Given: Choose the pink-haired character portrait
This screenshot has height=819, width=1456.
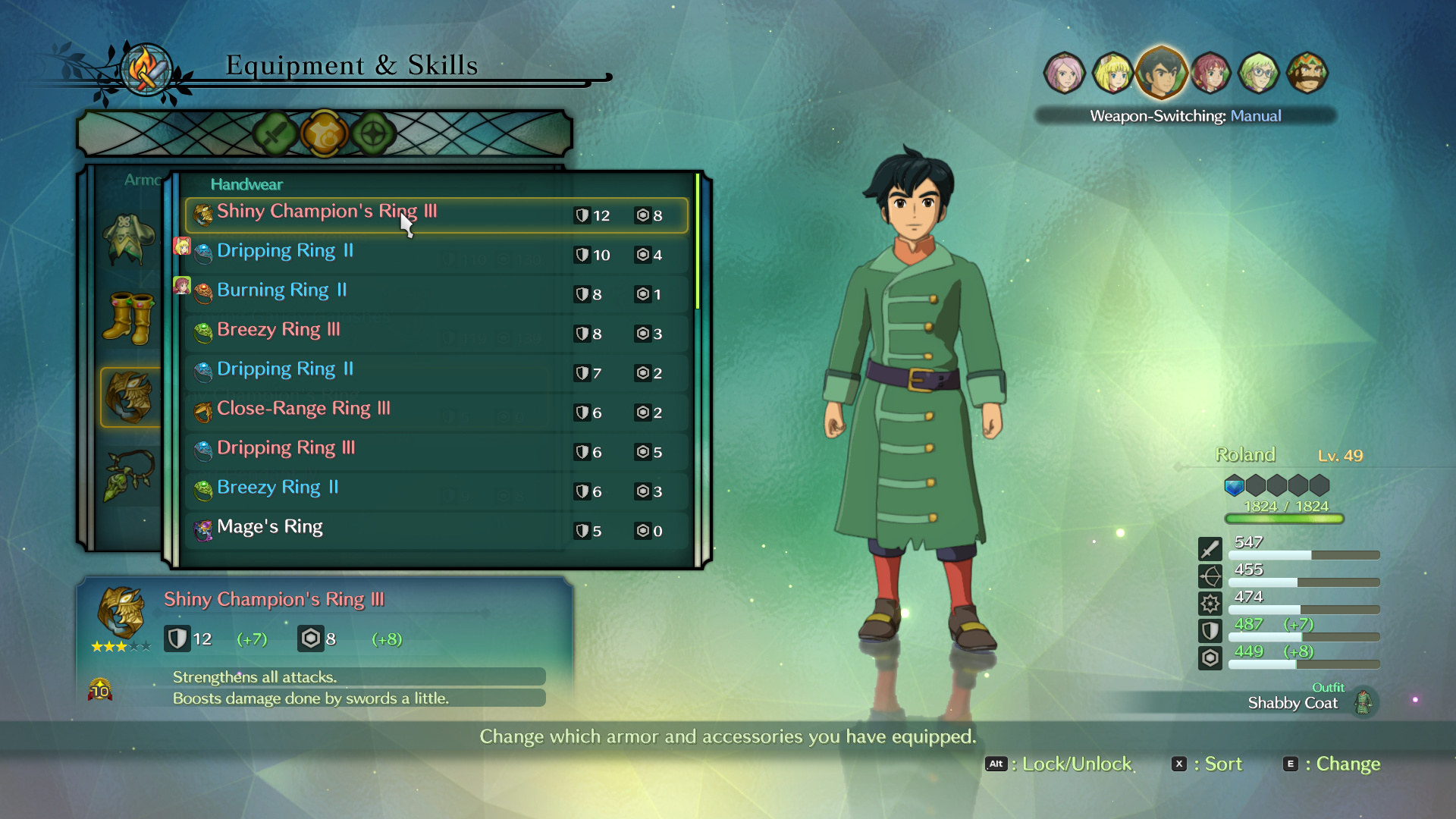Looking at the screenshot, I should pos(1064,74).
